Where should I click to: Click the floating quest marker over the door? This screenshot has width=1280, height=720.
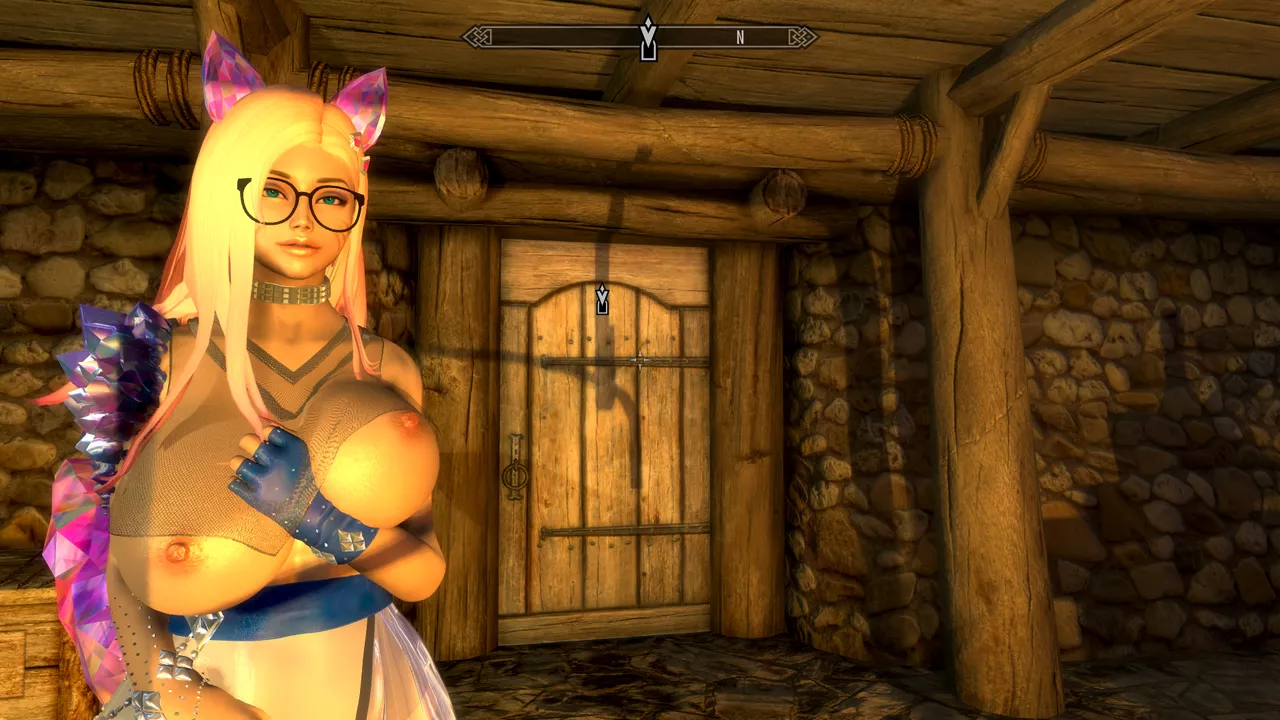602,299
